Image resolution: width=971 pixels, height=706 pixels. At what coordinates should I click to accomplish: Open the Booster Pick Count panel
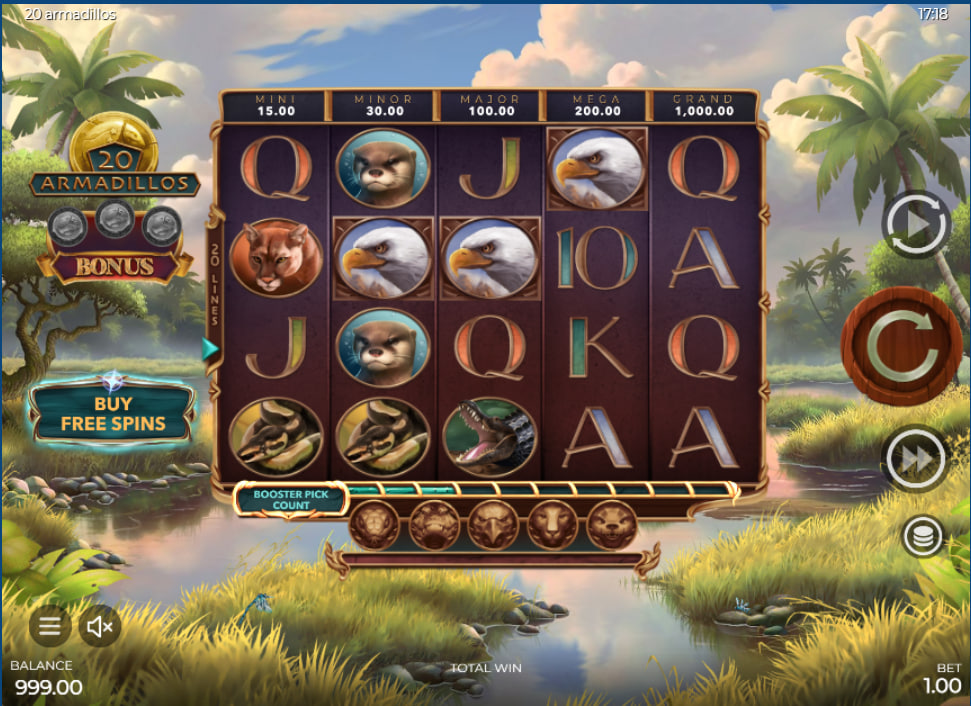290,499
